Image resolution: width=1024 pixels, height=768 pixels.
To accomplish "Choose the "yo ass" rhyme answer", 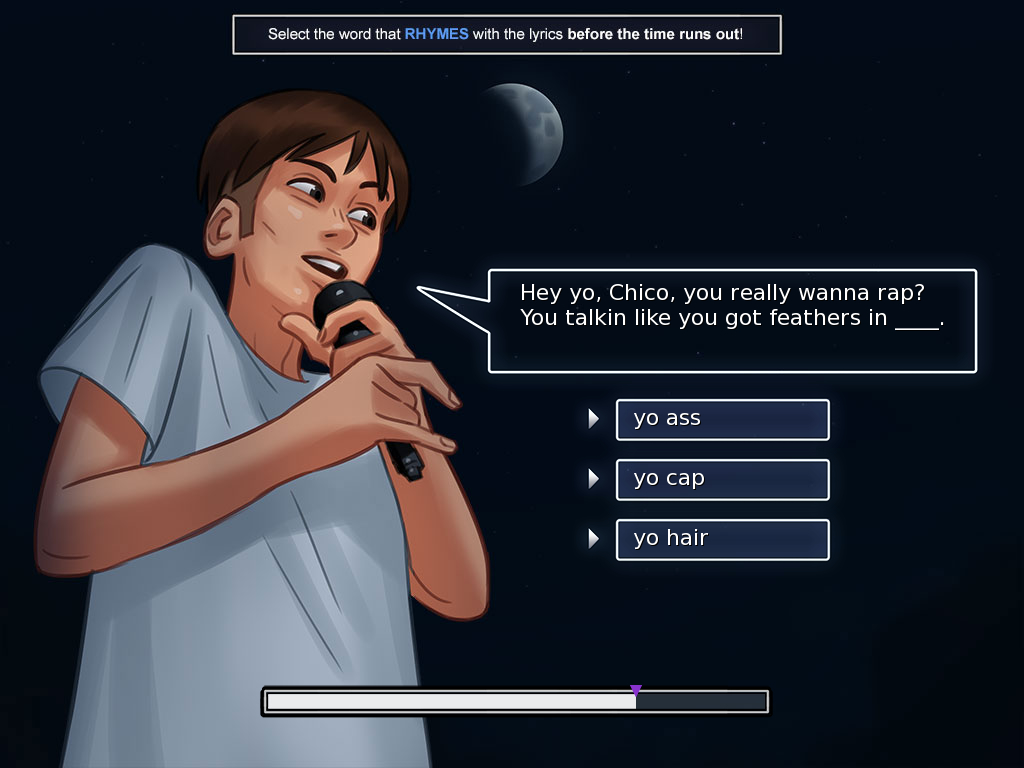I will [722, 419].
